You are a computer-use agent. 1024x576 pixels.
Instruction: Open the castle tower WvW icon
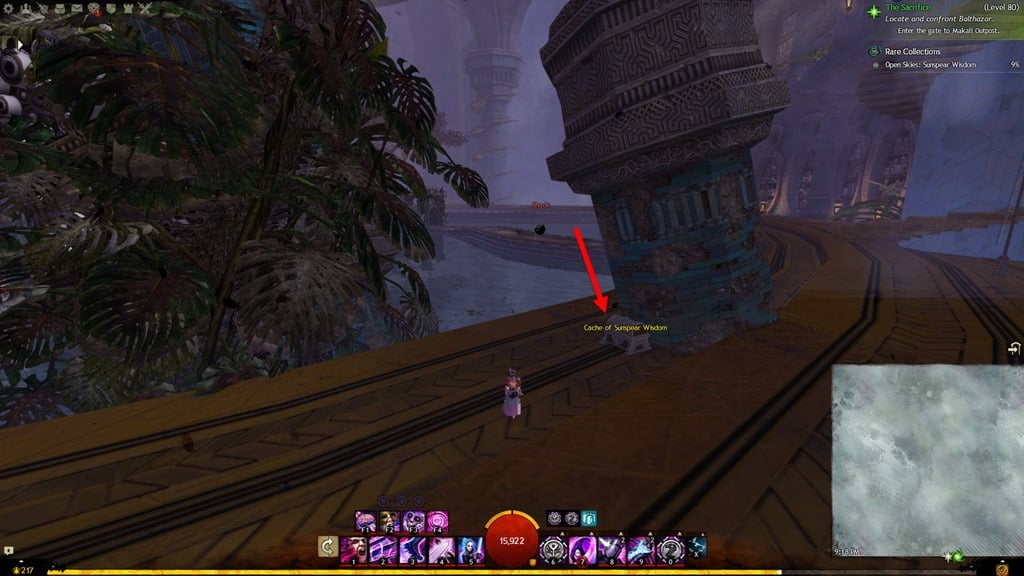127,8
